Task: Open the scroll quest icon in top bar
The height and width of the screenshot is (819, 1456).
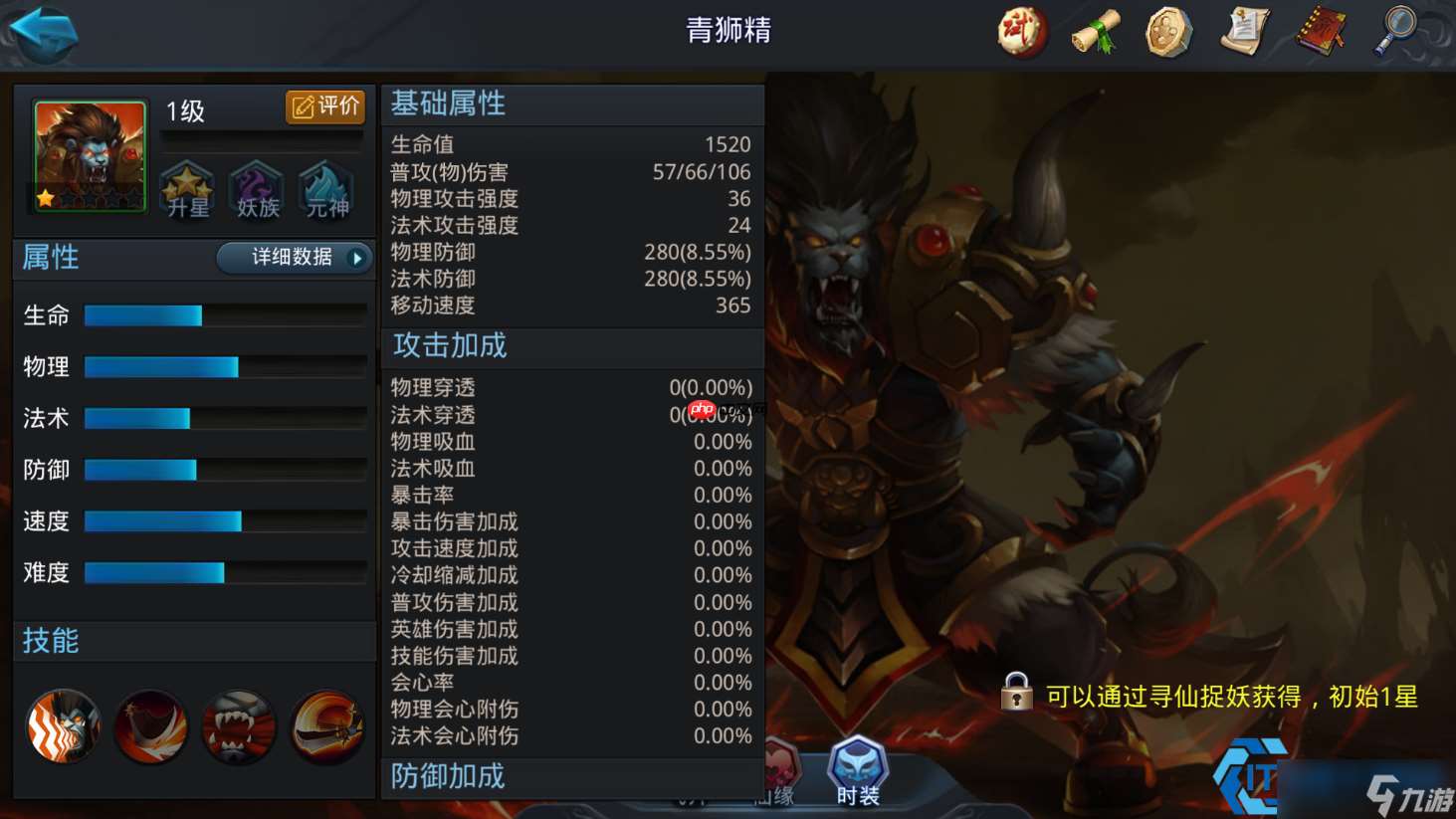Action: tap(1096, 31)
